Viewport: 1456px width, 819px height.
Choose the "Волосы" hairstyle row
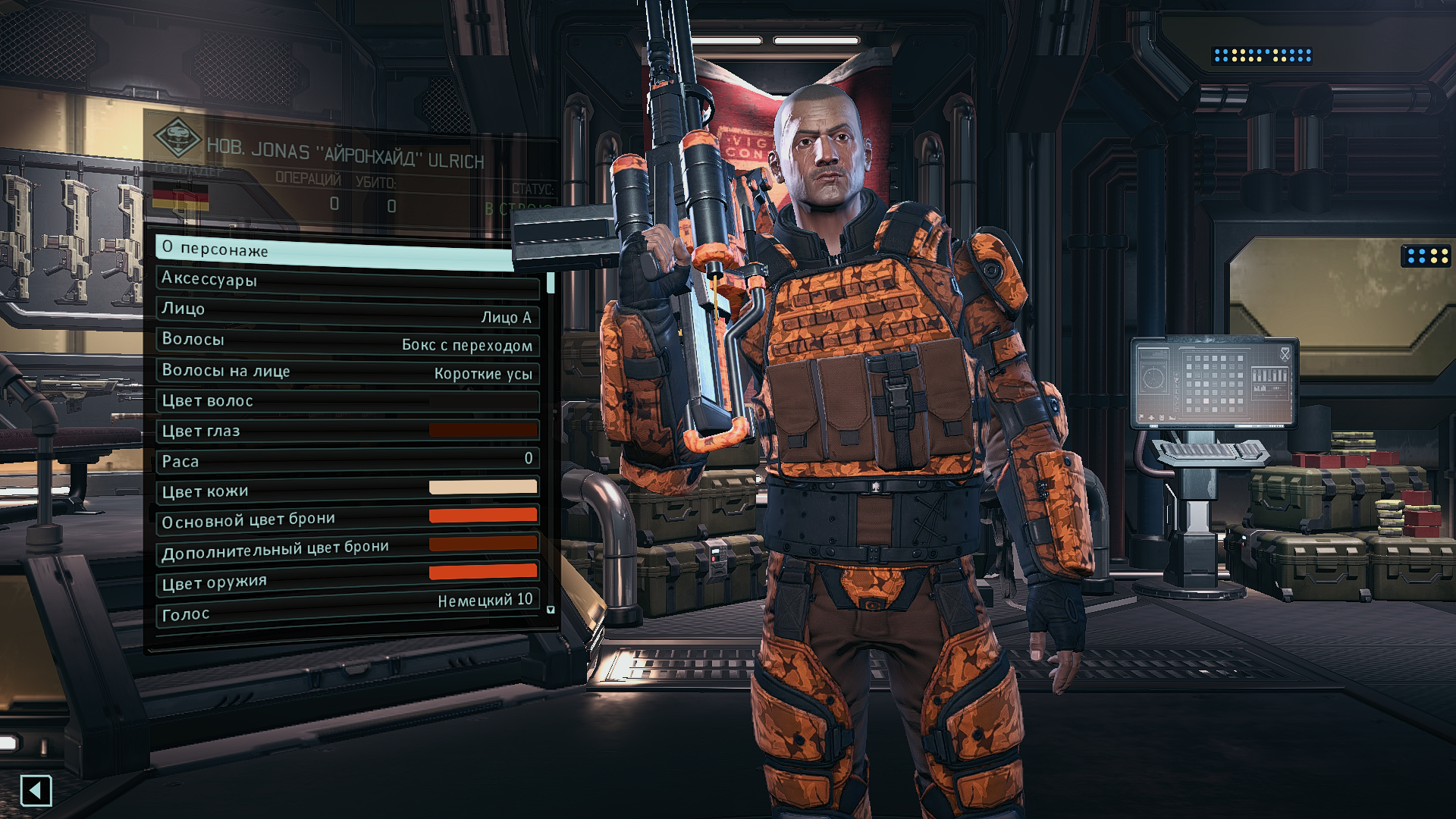coord(347,341)
